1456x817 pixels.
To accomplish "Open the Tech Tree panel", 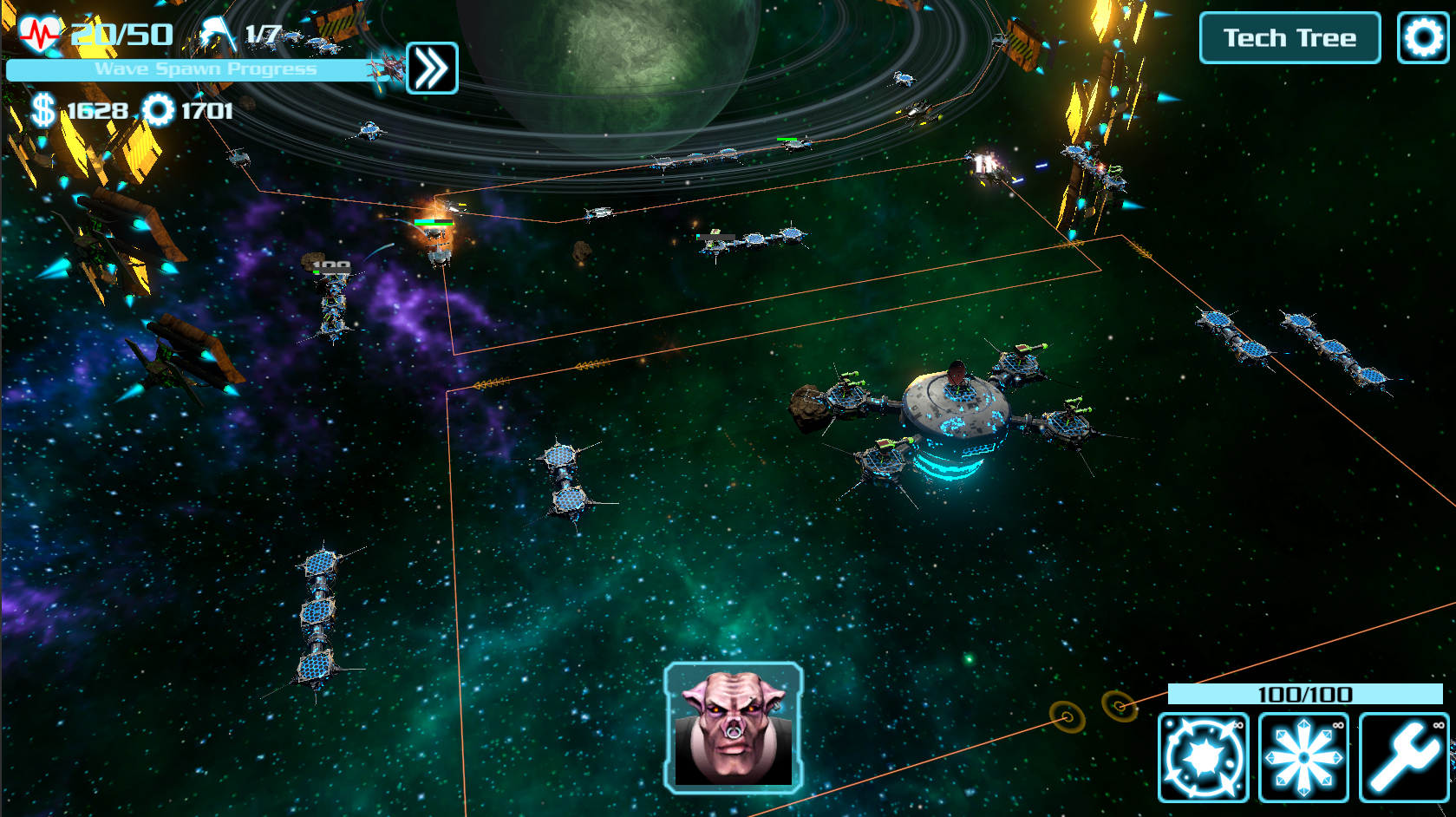I will 1290,38.
